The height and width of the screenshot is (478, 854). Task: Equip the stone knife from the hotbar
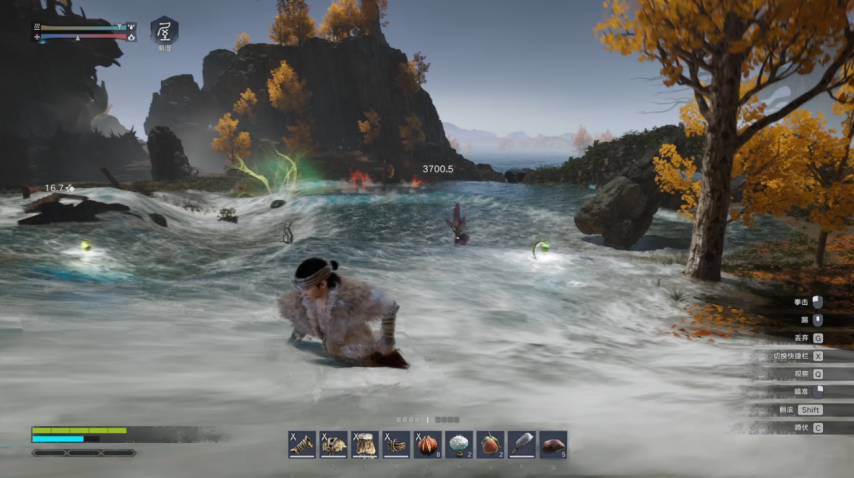click(x=522, y=445)
